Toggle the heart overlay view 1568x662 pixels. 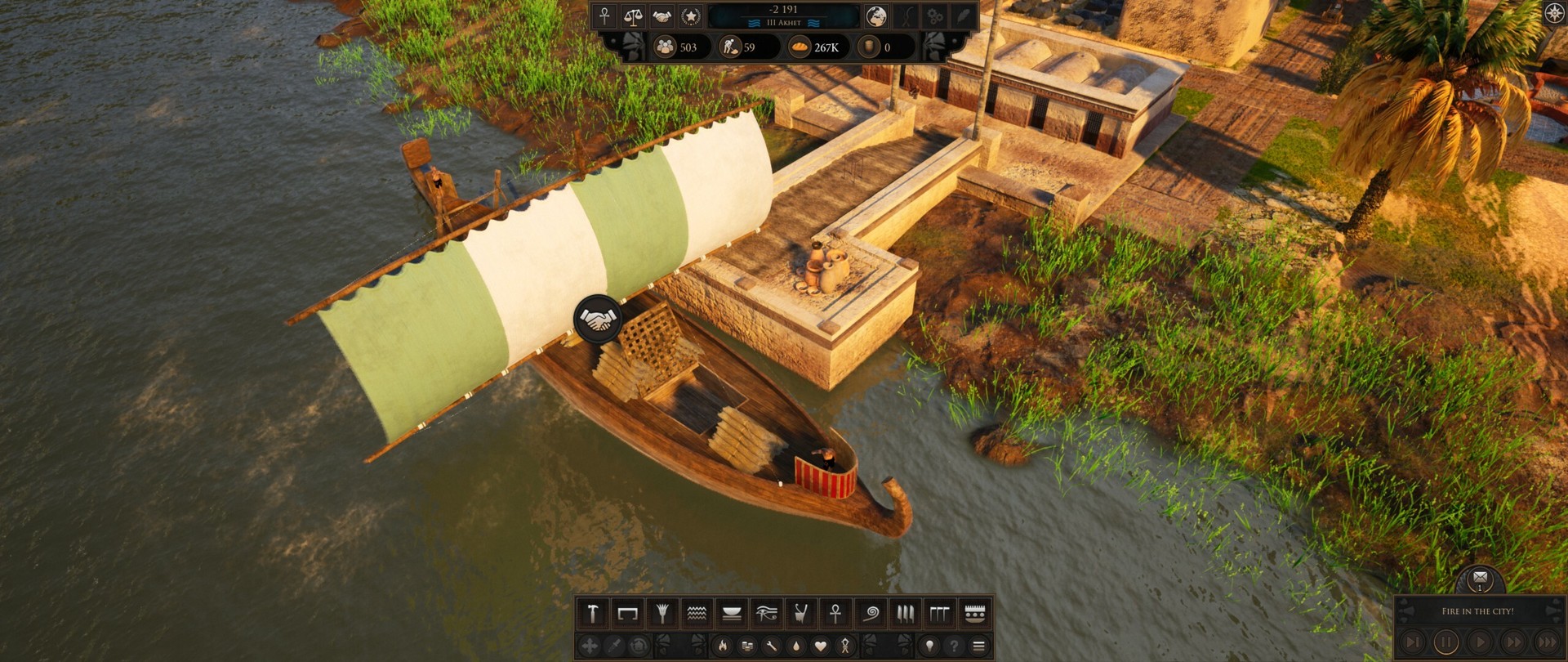(x=819, y=646)
